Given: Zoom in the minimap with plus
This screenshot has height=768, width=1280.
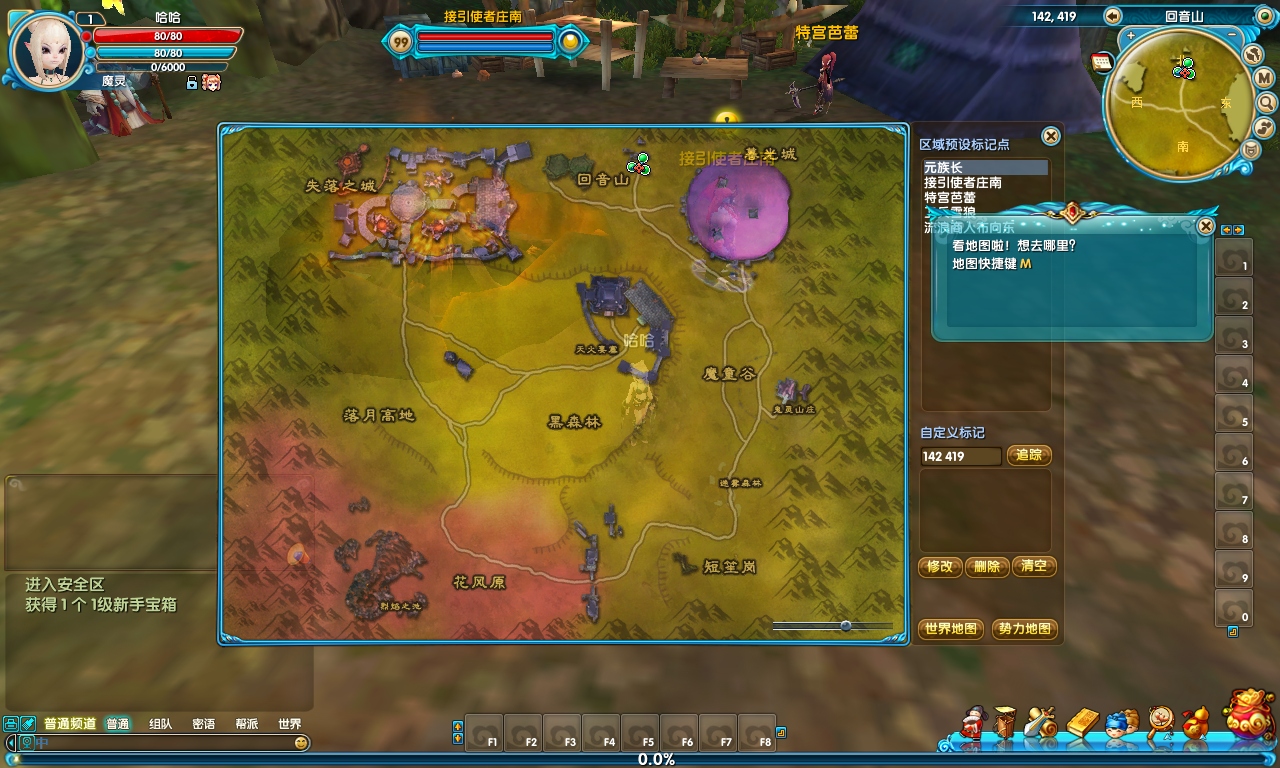Looking at the screenshot, I should (x=1131, y=36).
